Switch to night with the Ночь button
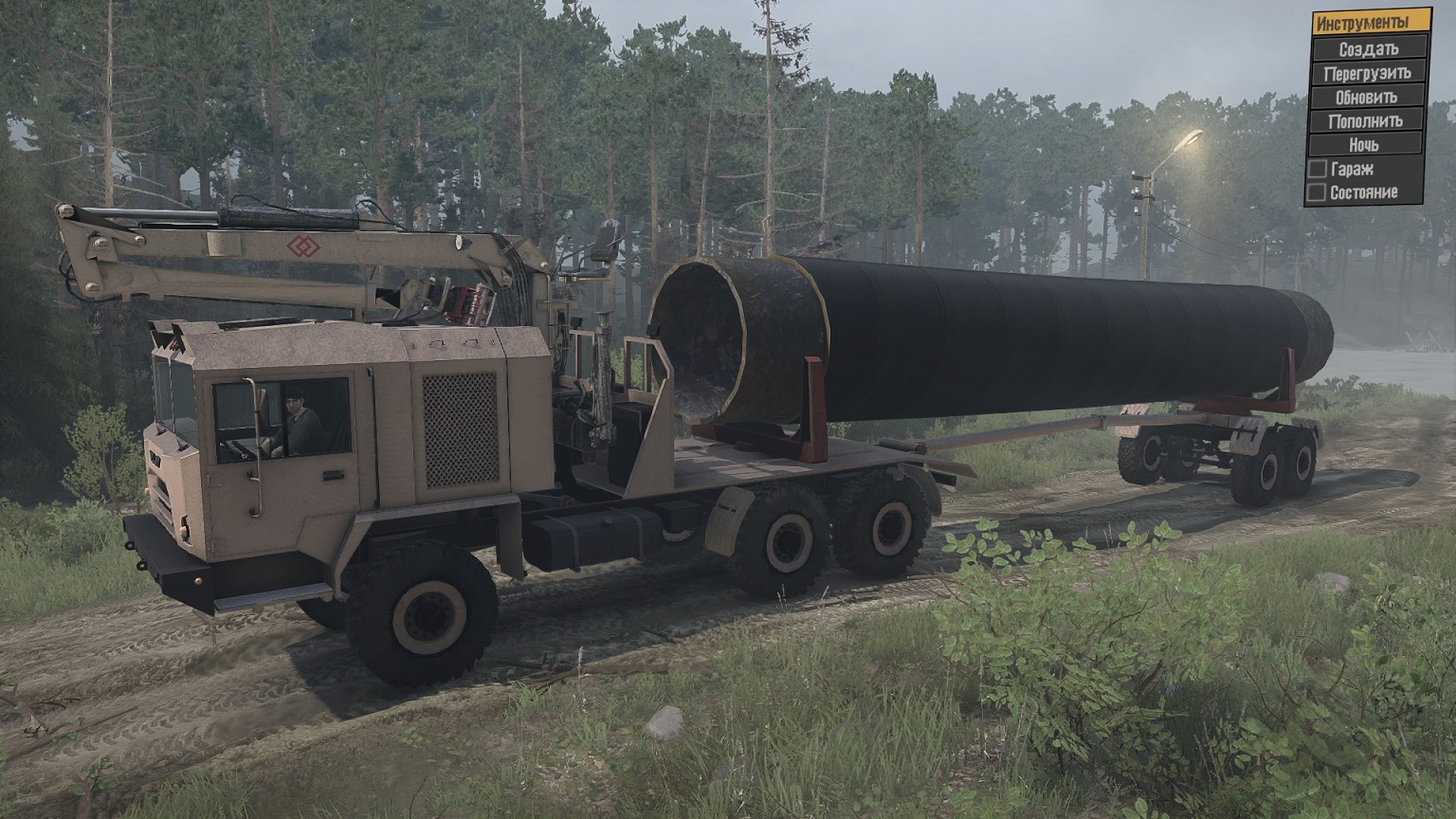The image size is (1456, 819). click(1366, 145)
